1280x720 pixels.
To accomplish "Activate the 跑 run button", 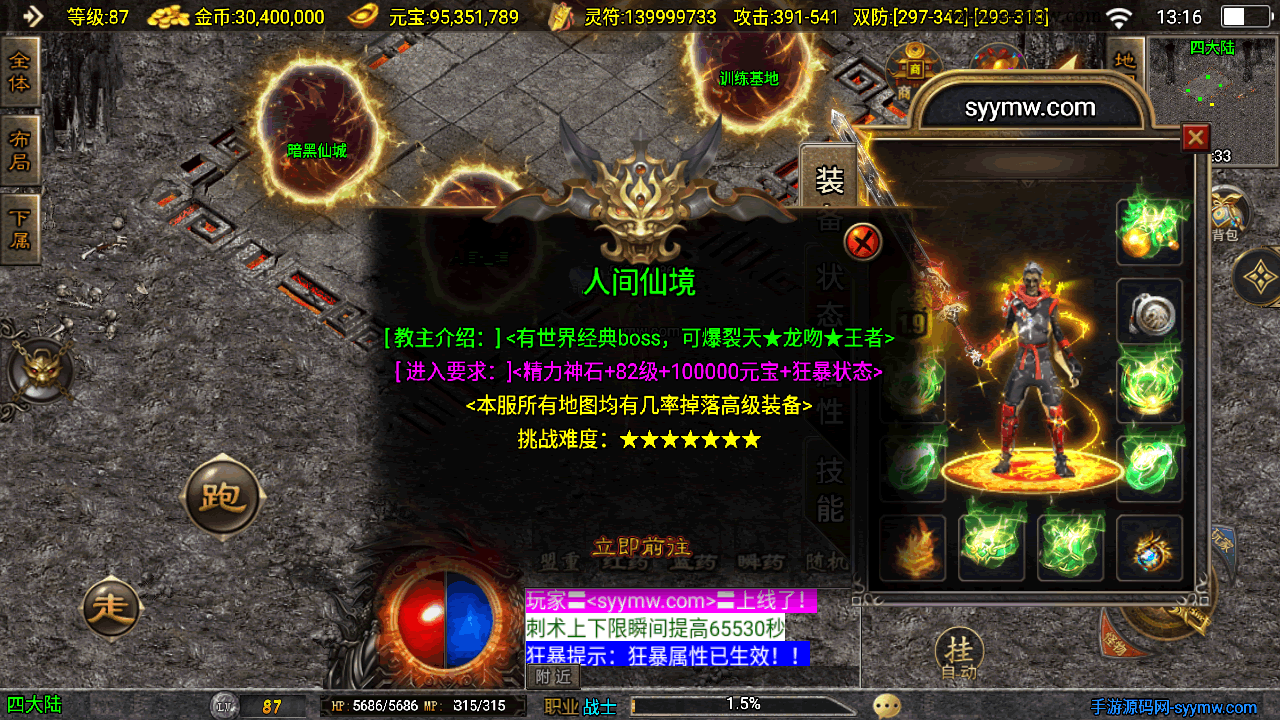I will pos(222,497).
